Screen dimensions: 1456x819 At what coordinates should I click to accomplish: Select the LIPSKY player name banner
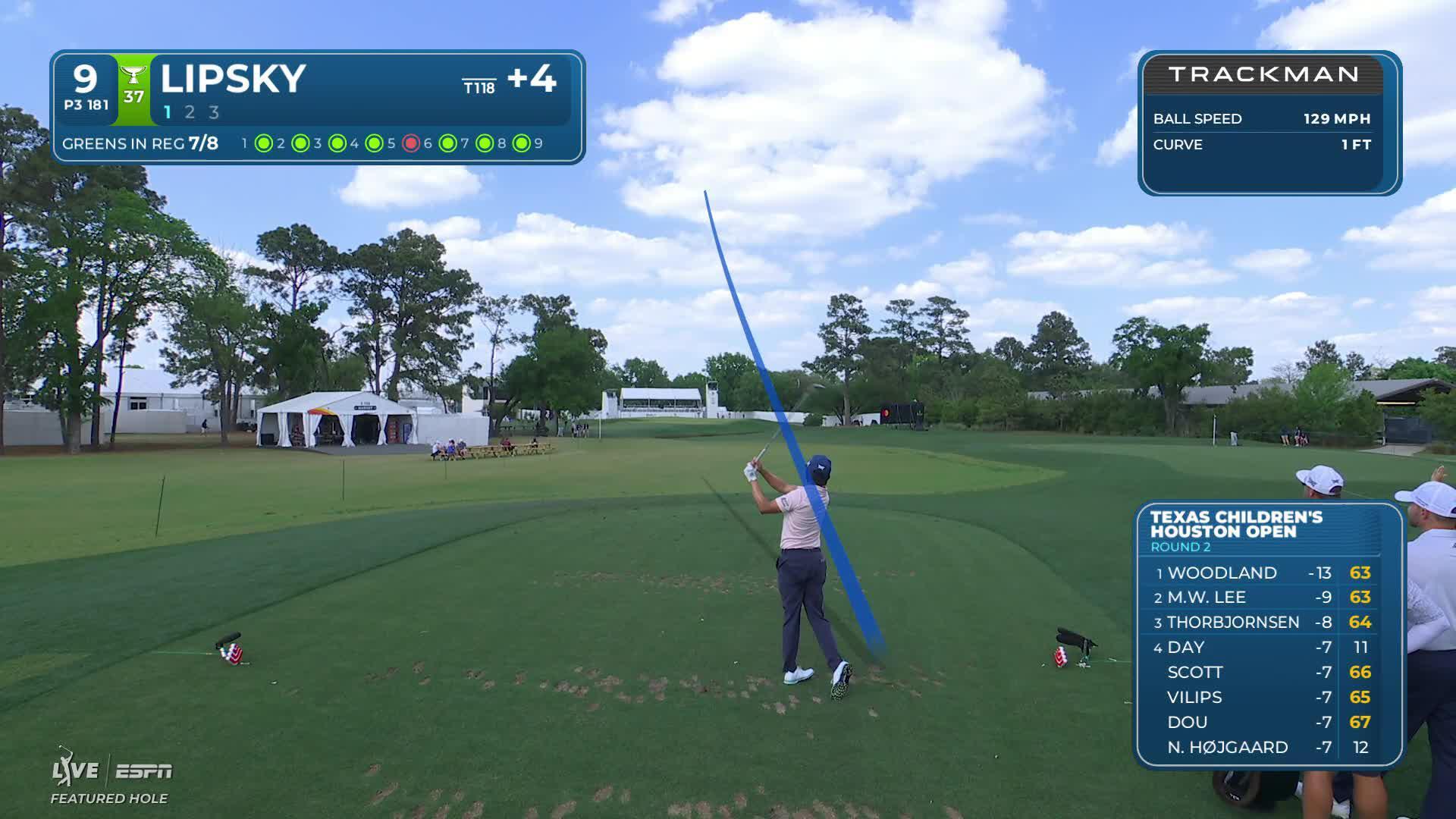coord(234,79)
